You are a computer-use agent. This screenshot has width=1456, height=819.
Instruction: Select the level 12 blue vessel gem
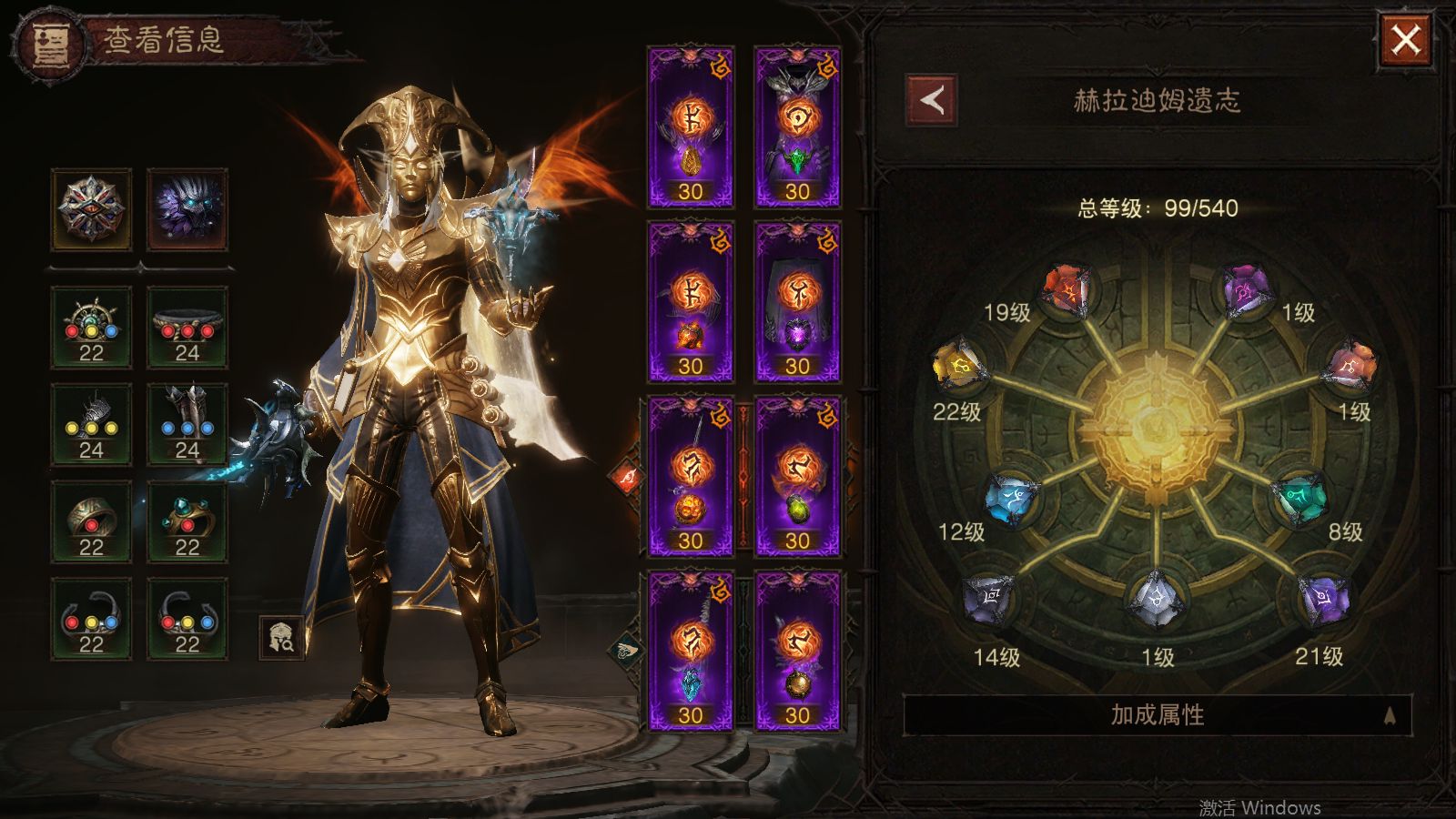pos(1013,498)
